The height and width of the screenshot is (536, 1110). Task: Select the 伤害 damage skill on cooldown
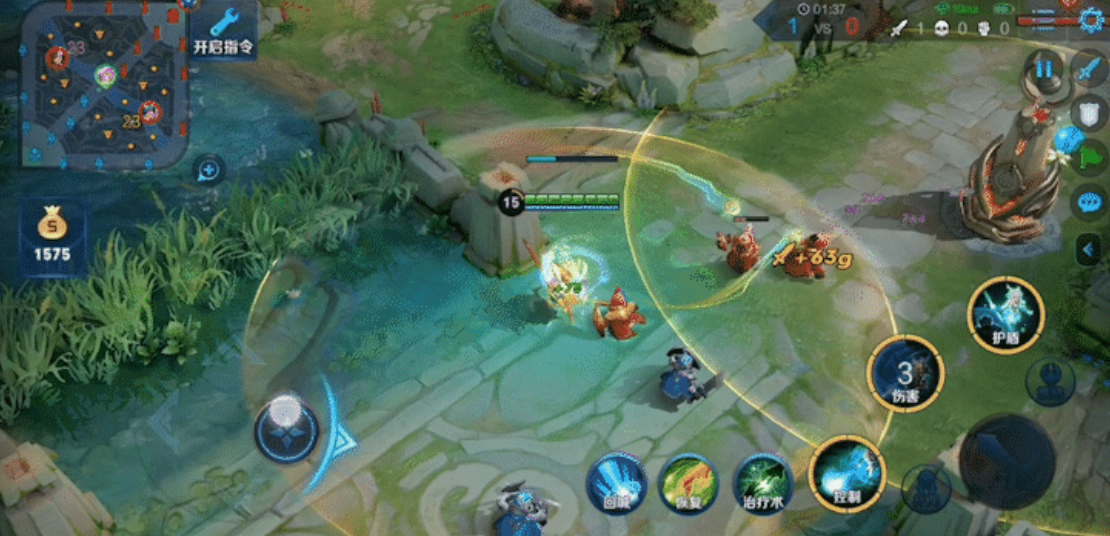pyautogui.click(x=905, y=374)
